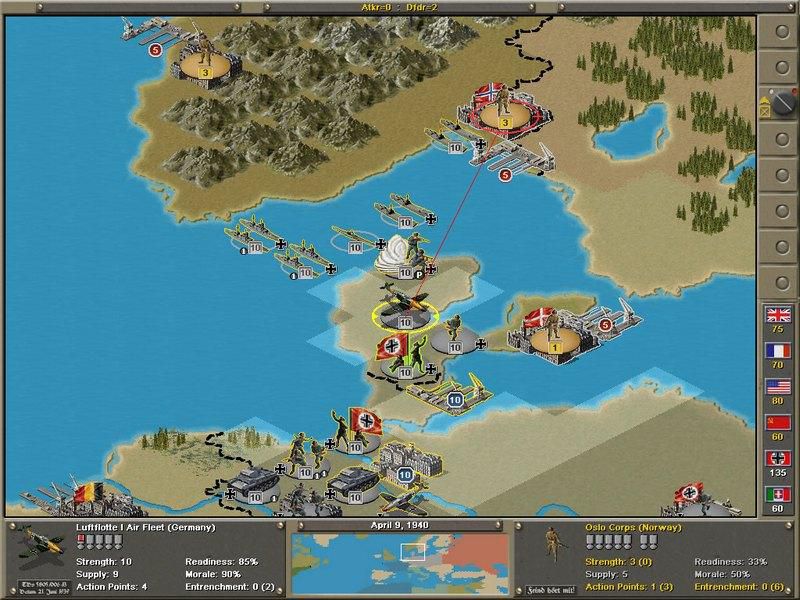The width and height of the screenshot is (800, 600).
Task: Choose the French flag icon
Action: 778,350
